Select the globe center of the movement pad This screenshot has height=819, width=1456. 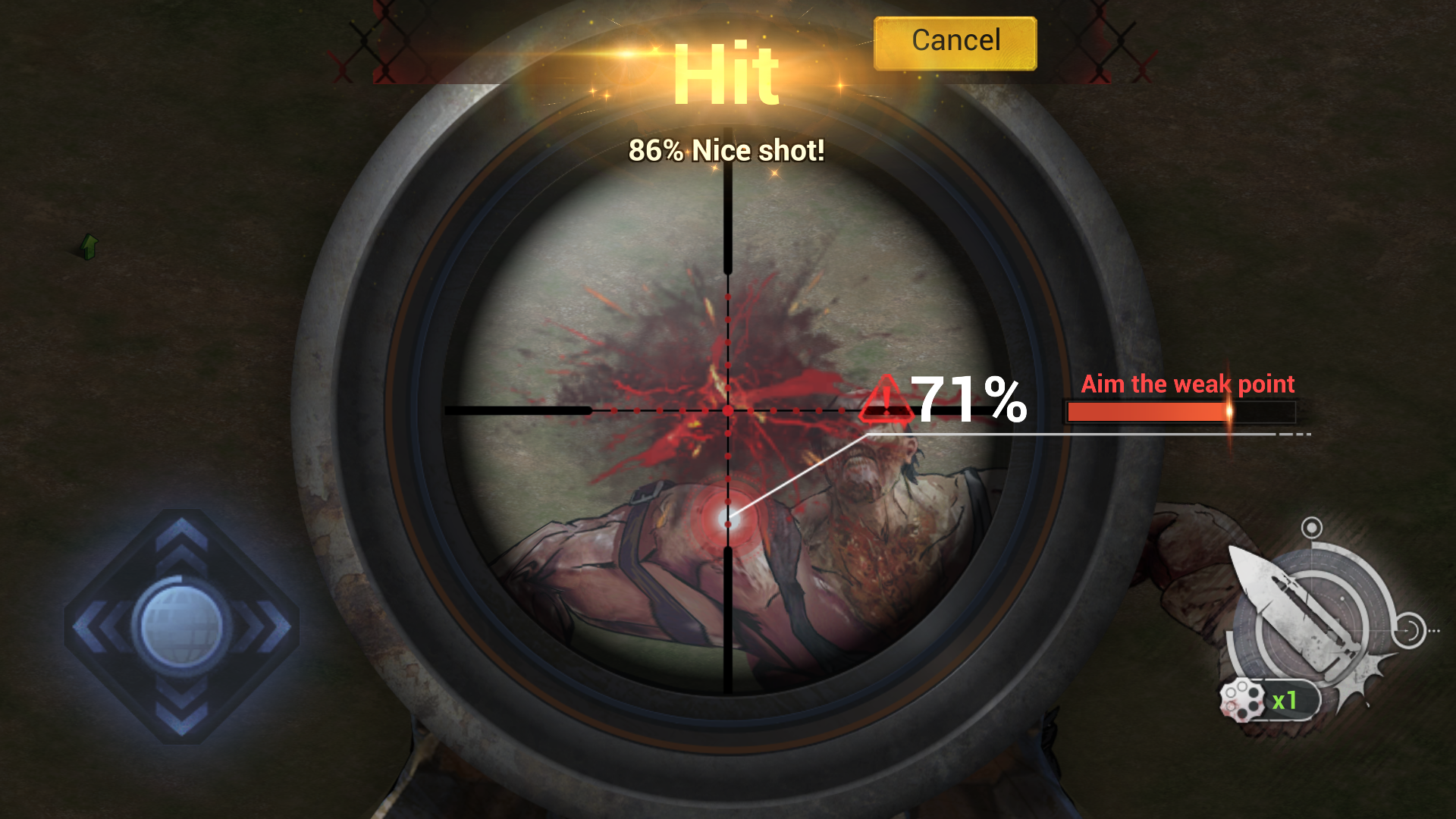click(180, 624)
